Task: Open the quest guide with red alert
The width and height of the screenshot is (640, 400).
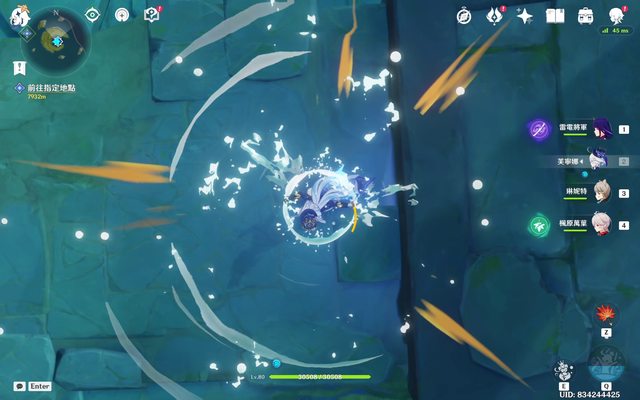Action: 152,15
